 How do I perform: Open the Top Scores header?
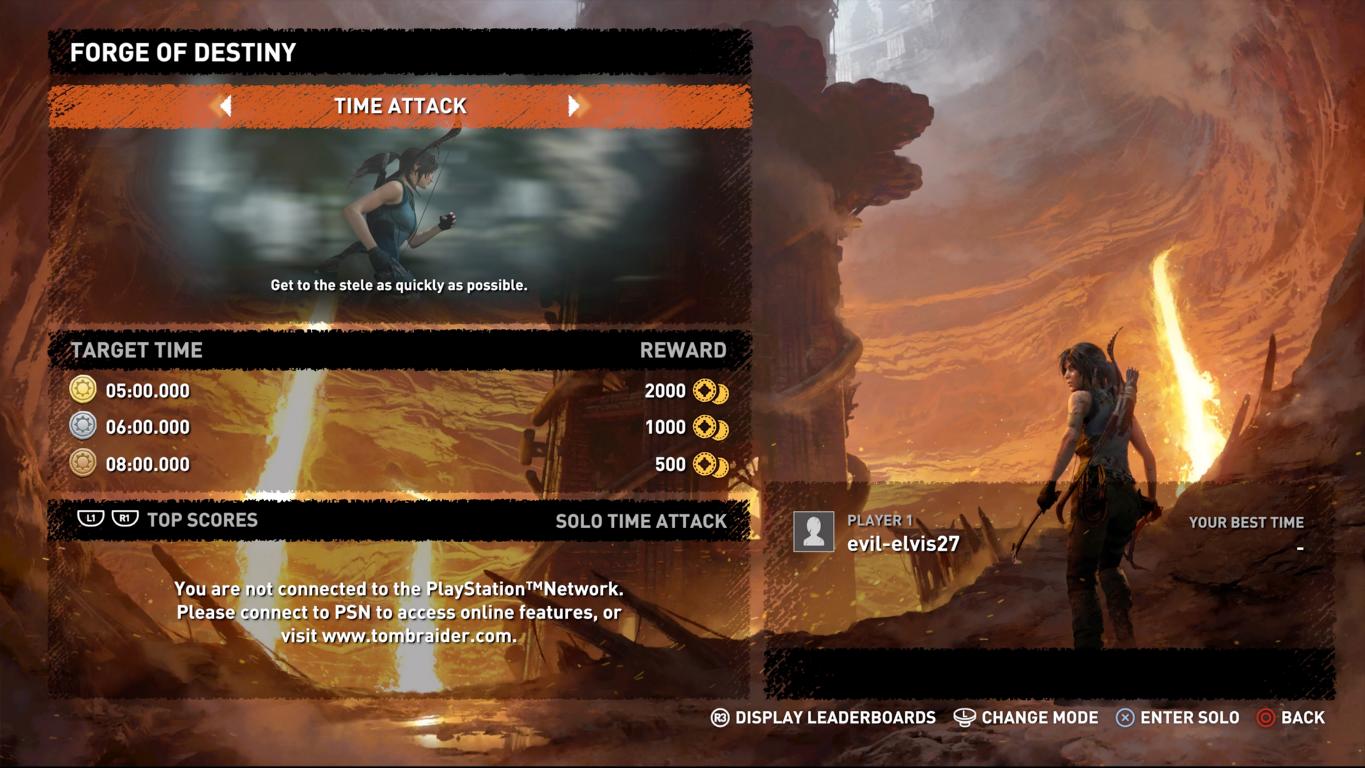click(x=202, y=520)
